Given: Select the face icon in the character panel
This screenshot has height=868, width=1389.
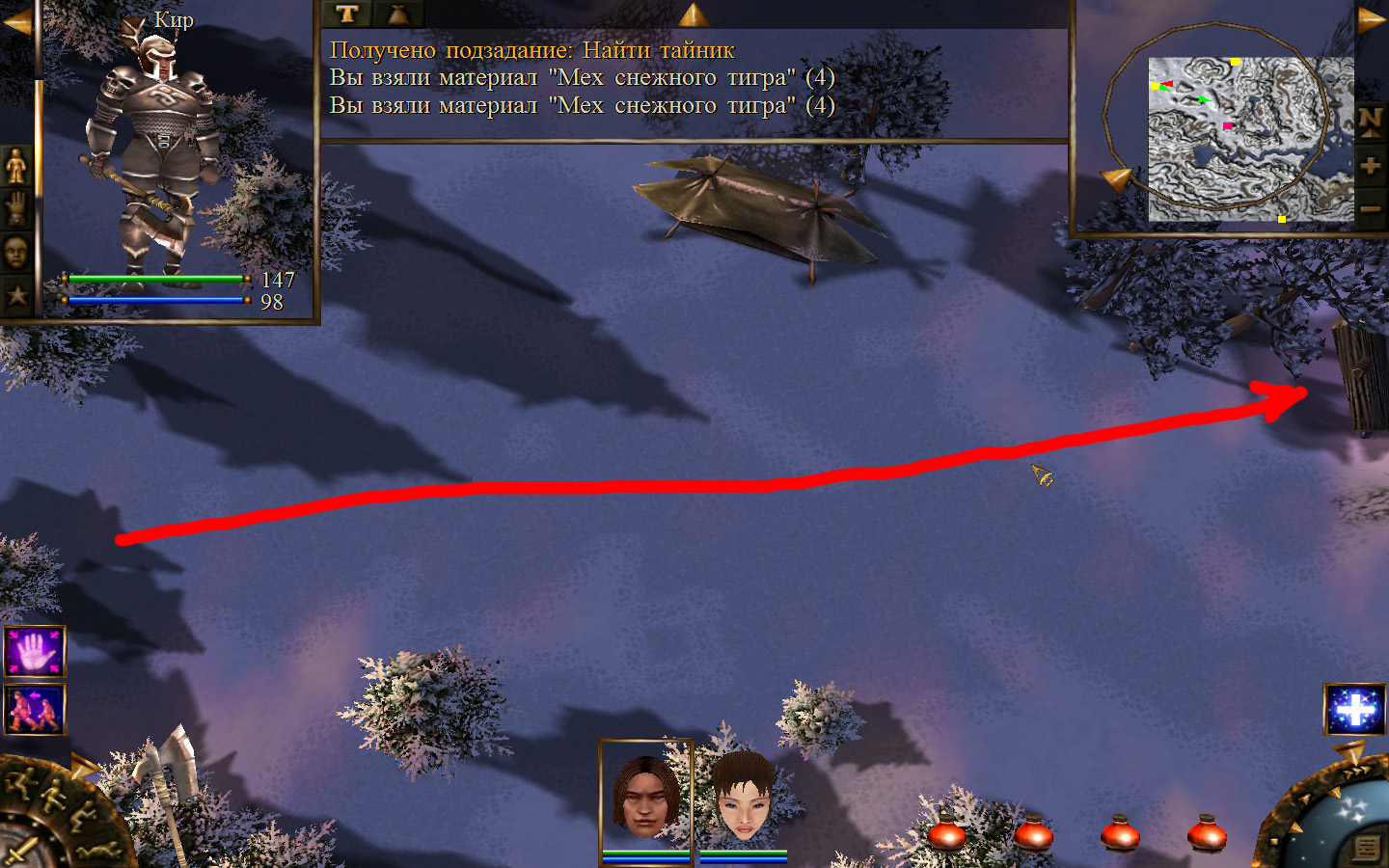Looking at the screenshot, I should tap(16, 253).
